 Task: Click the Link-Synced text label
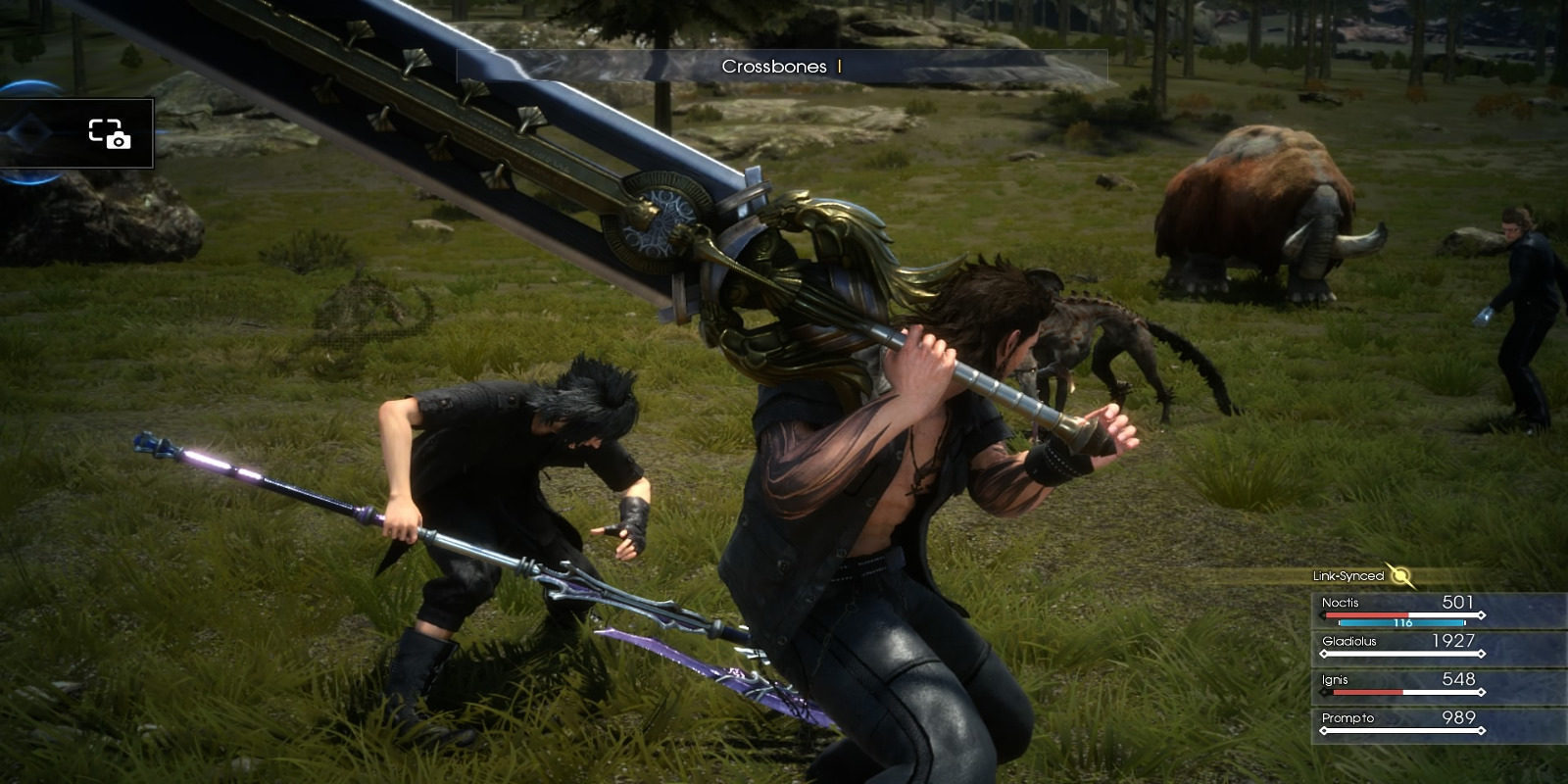click(1347, 575)
